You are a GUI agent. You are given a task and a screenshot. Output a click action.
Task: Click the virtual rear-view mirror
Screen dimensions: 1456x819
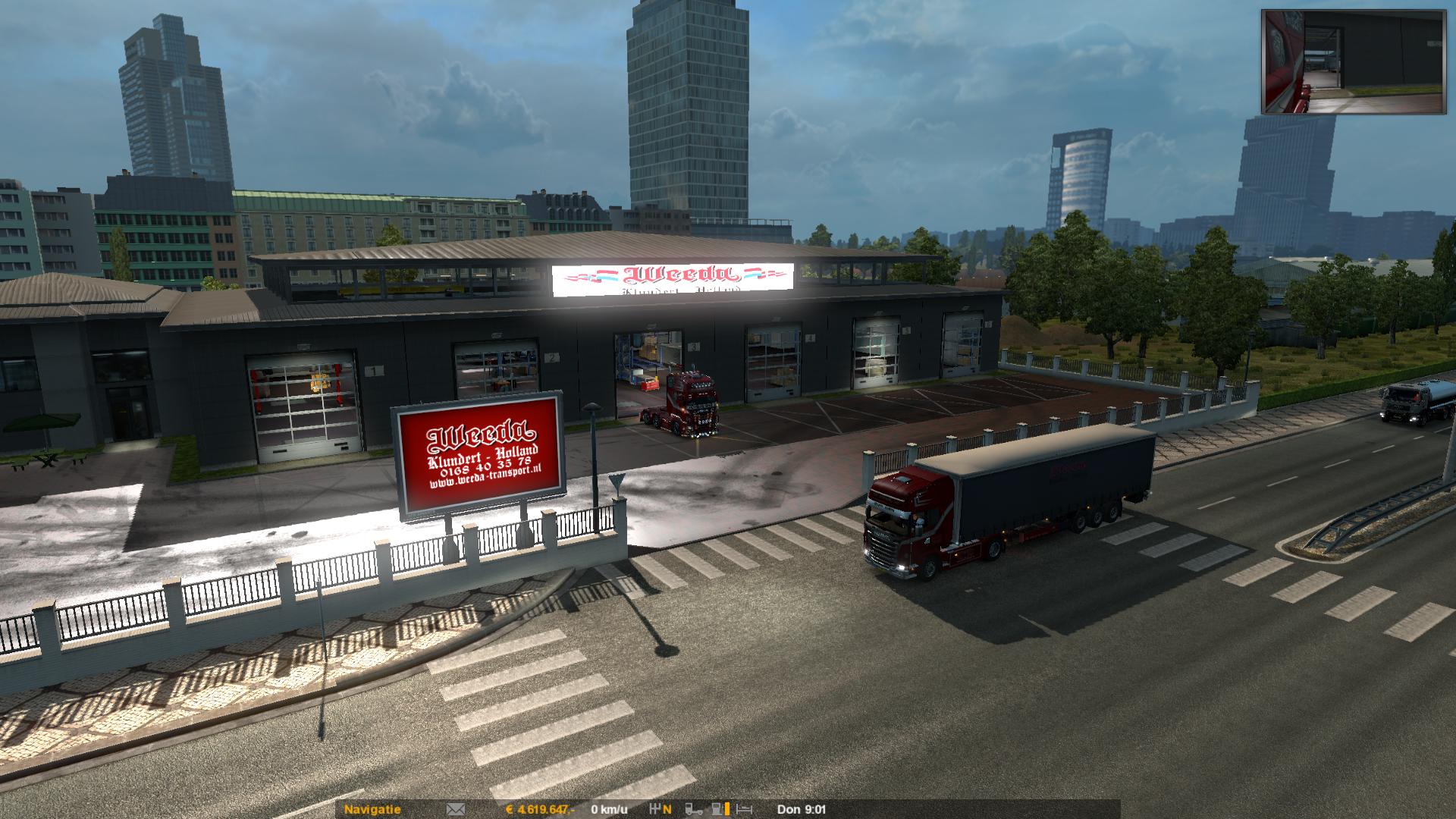[1353, 62]
